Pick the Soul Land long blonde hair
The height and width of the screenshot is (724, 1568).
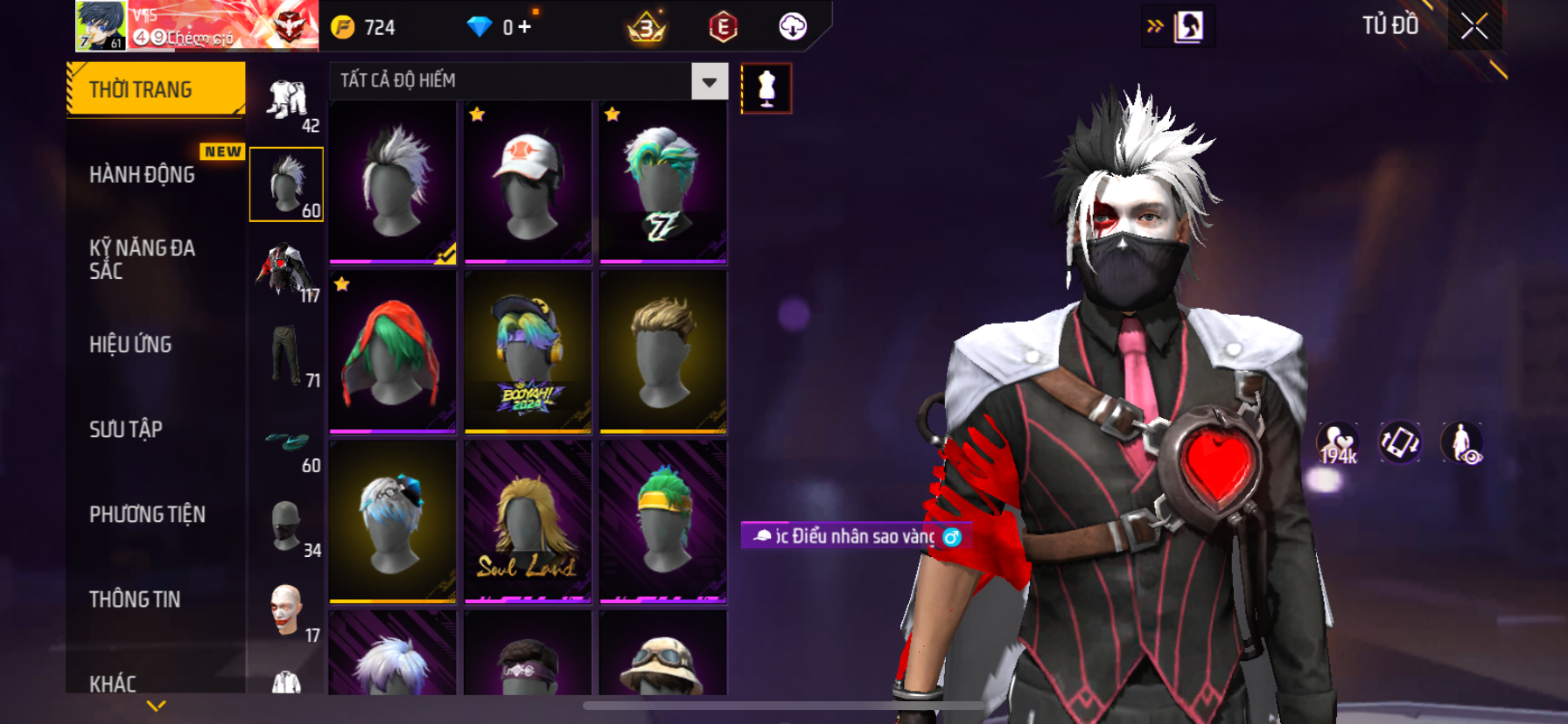click(528, 522)
